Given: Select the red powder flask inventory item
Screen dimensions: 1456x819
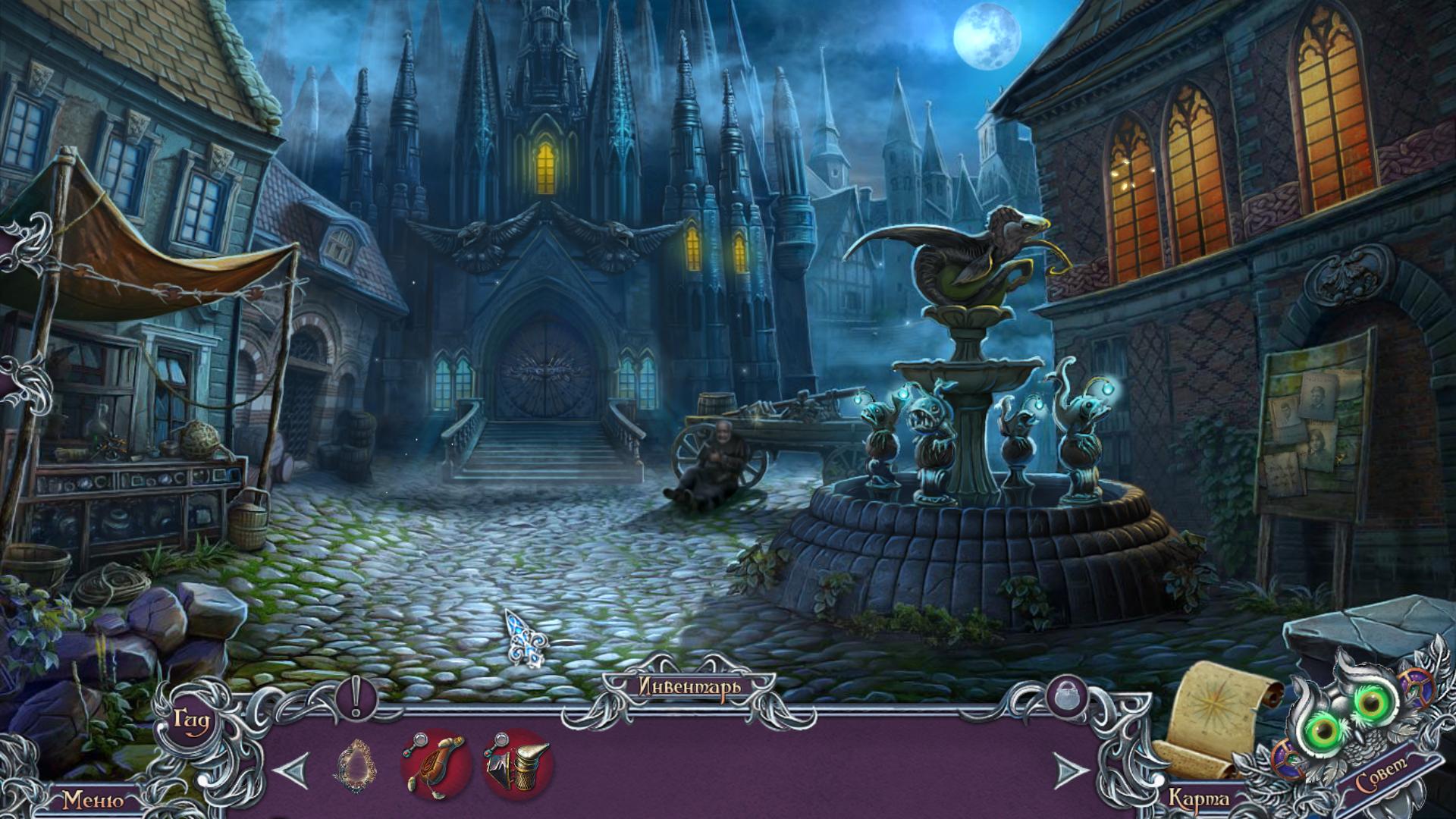Looking at the screenshot, I should (x=435, y=765).
